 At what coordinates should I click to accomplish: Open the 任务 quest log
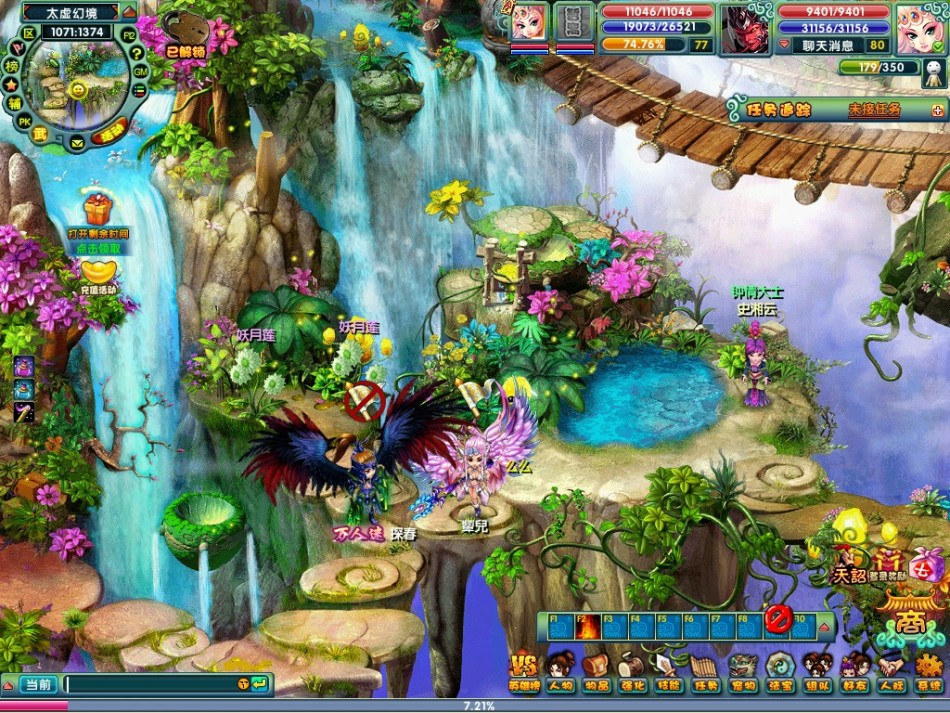pyautogui.click(x=706, y=668)
